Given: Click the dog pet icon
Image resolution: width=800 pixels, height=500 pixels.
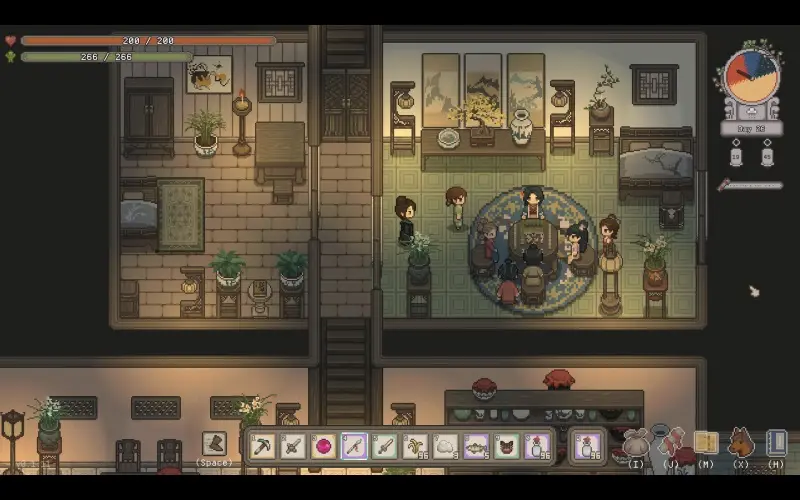Looking at the screenshot, I should pyautogui.click(x=741, y=443).
